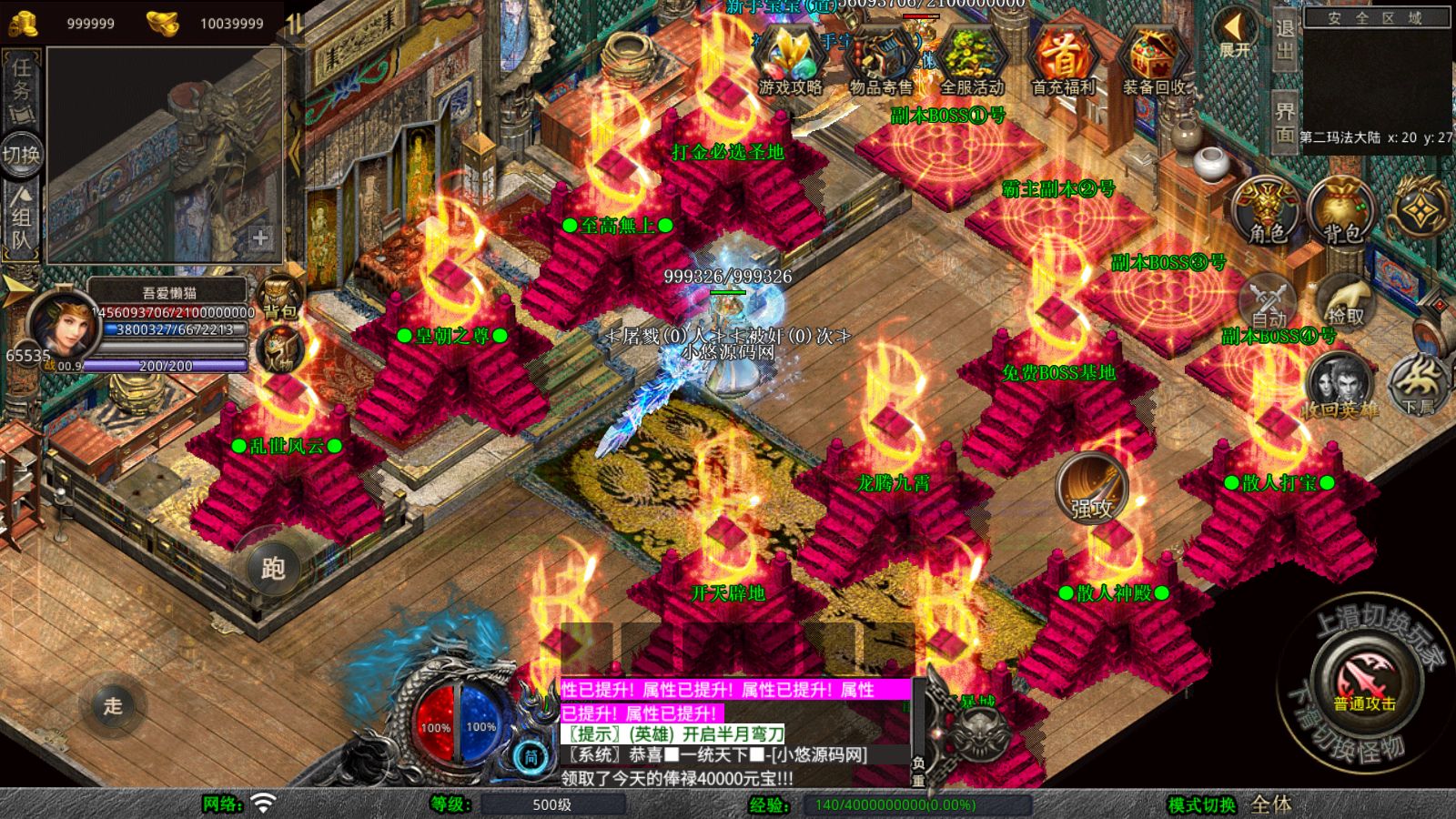Click the 退出 exit button

coord(1284,39)
